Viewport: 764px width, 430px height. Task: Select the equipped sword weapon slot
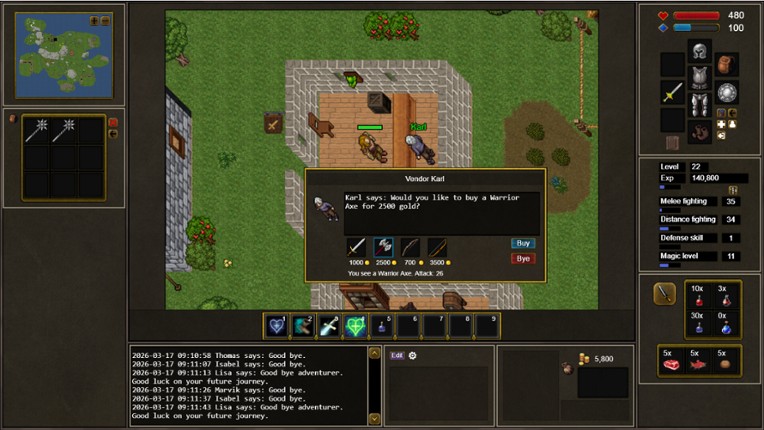coord(672,92)
